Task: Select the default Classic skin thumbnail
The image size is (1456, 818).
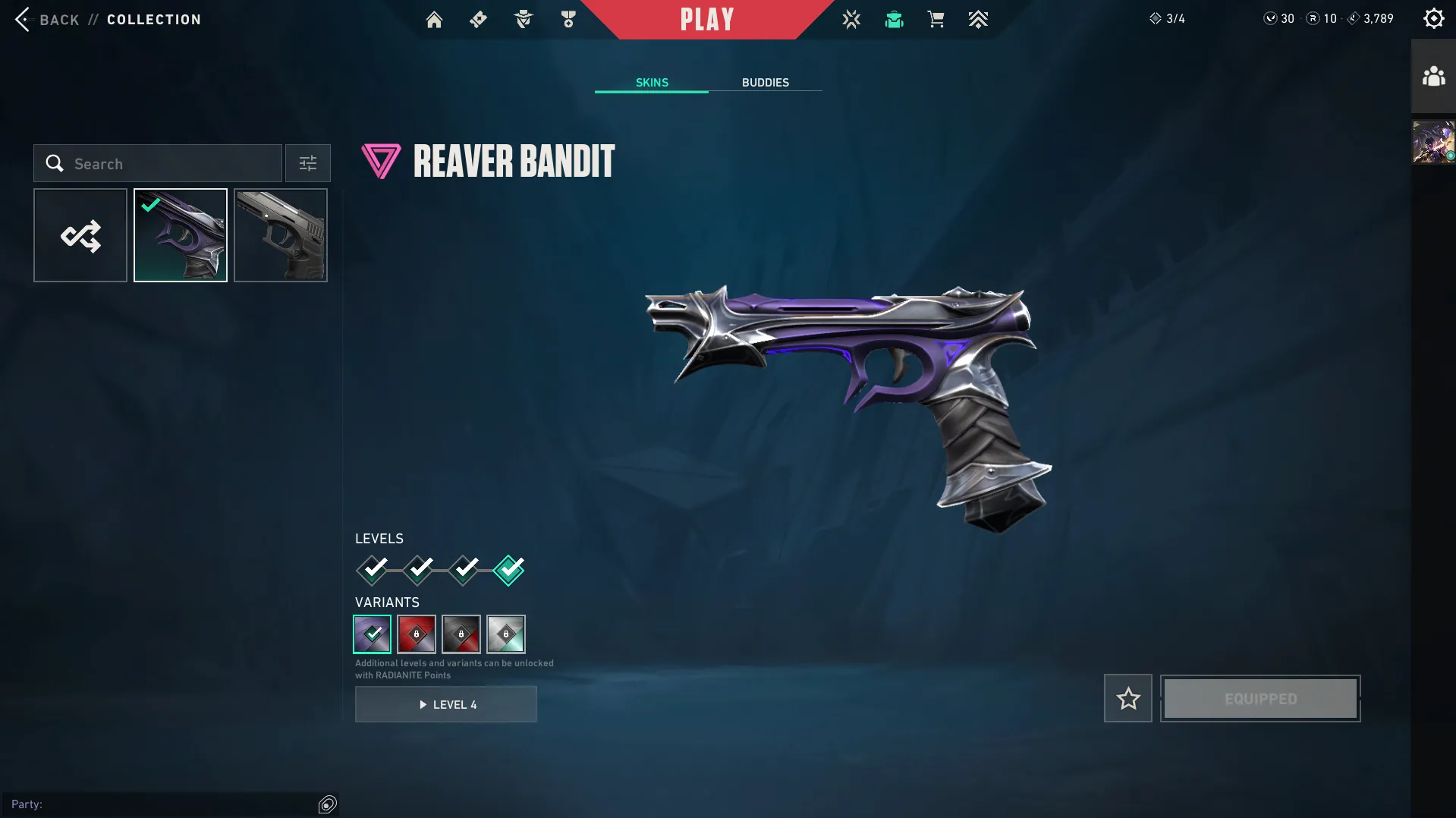Action: [x=280, y=234]
